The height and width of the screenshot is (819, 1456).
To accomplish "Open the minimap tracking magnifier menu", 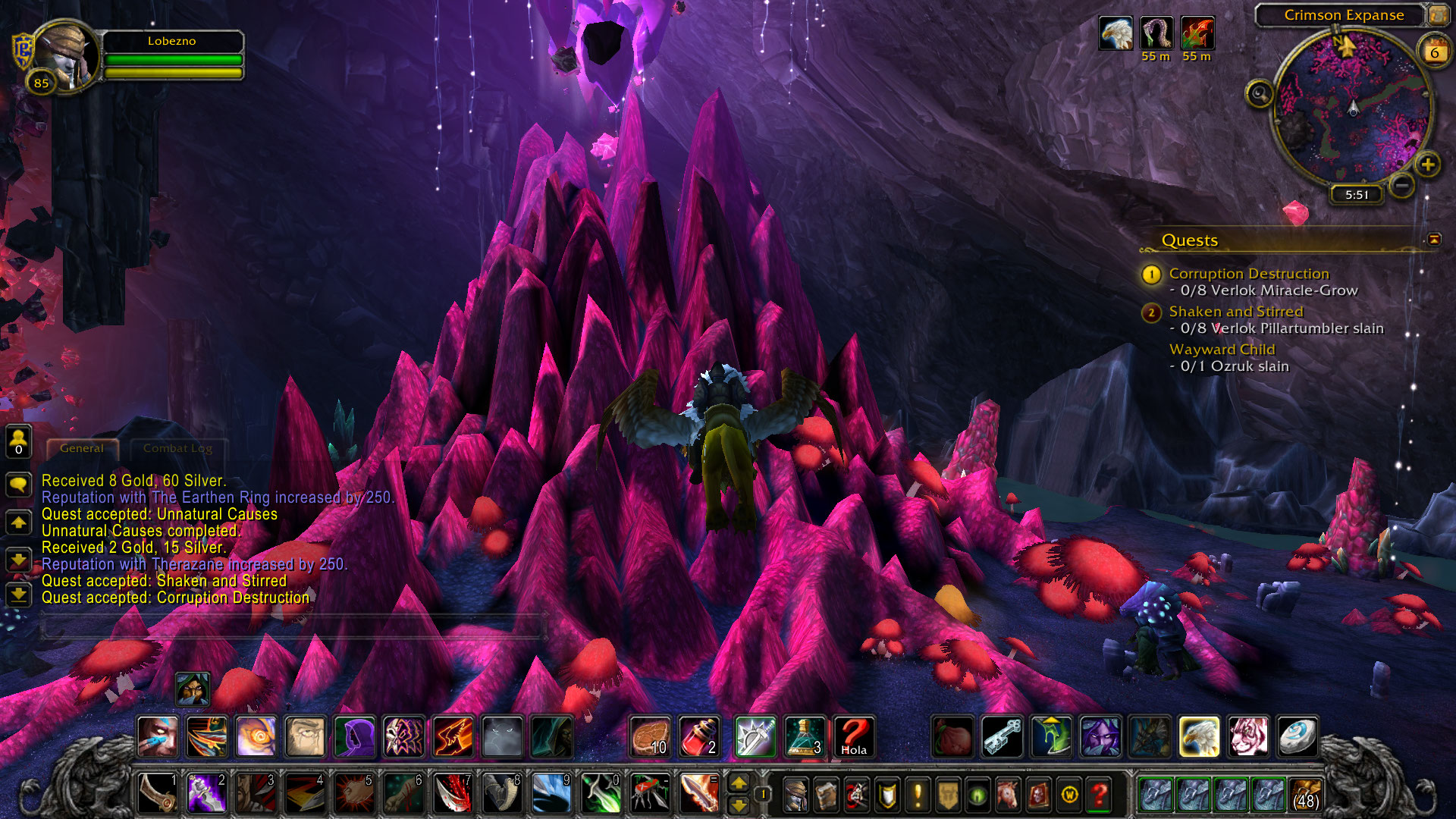I will [x=1260, y=94].
